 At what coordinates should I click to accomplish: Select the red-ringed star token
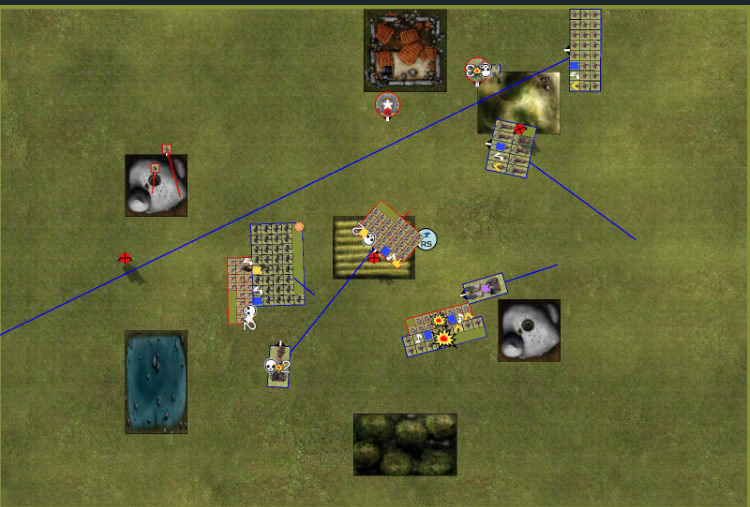pyautogui.click(x=387, y=104)
